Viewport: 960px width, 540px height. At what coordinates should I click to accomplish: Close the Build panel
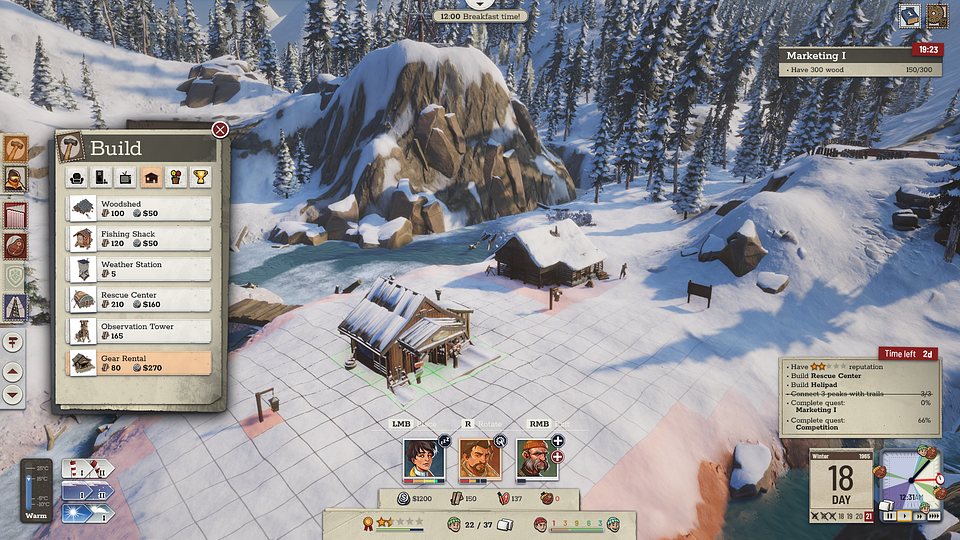click(x=220, y=129)
